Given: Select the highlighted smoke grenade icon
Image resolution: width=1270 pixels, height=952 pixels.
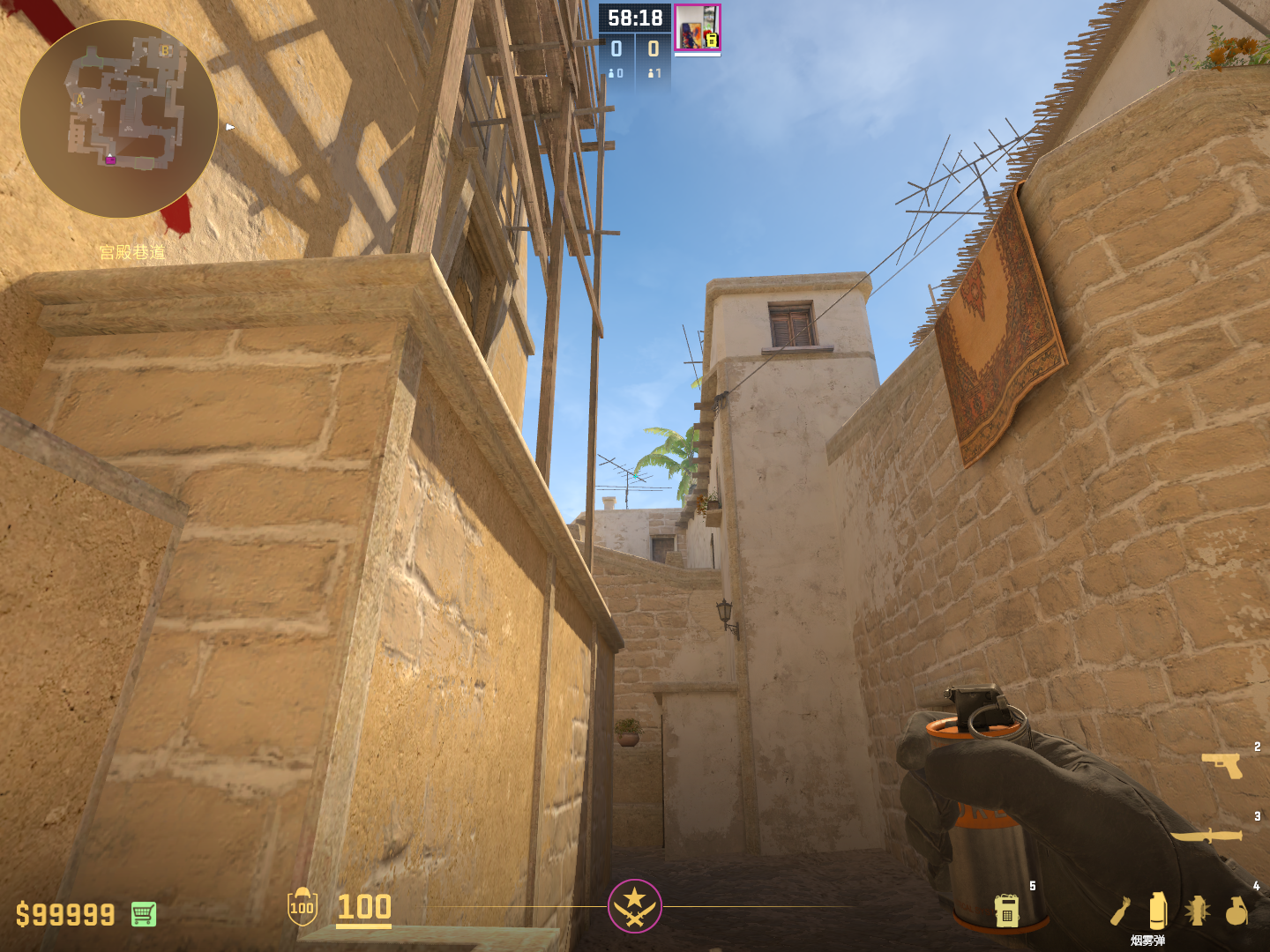Looking at the screenshot, I should [x=1158, y=910].
